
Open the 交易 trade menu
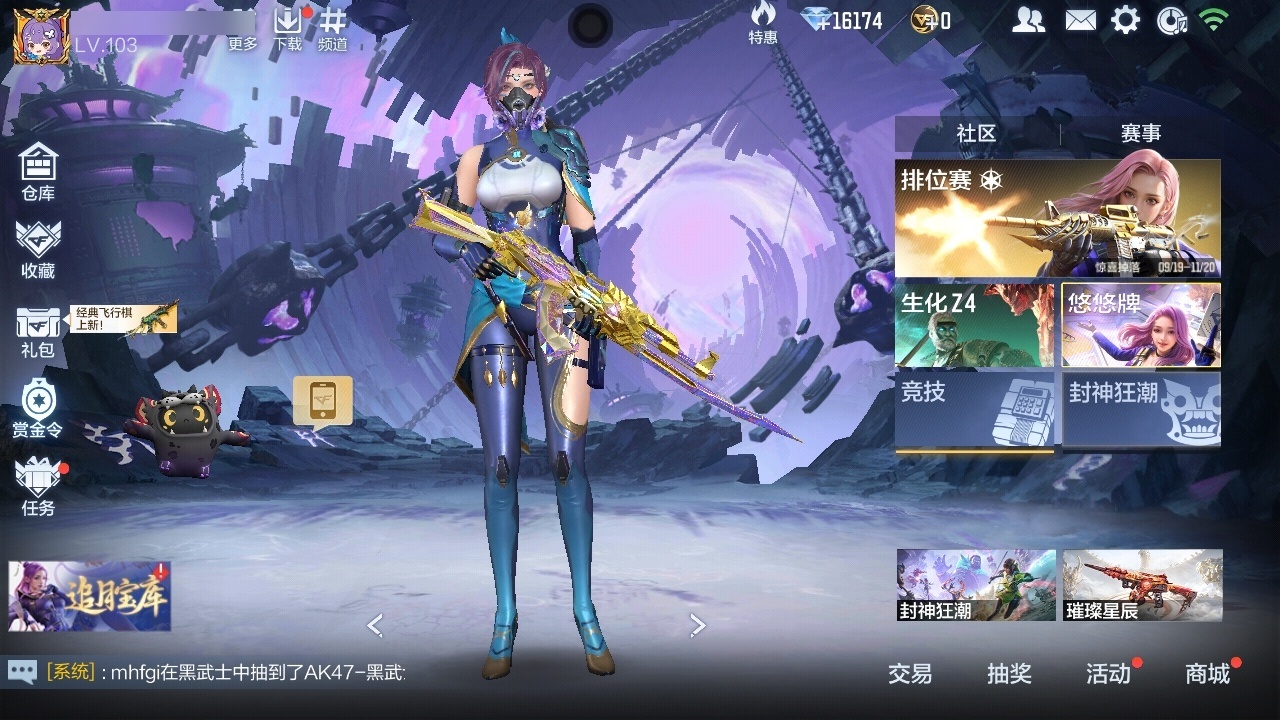pos(909,674)
